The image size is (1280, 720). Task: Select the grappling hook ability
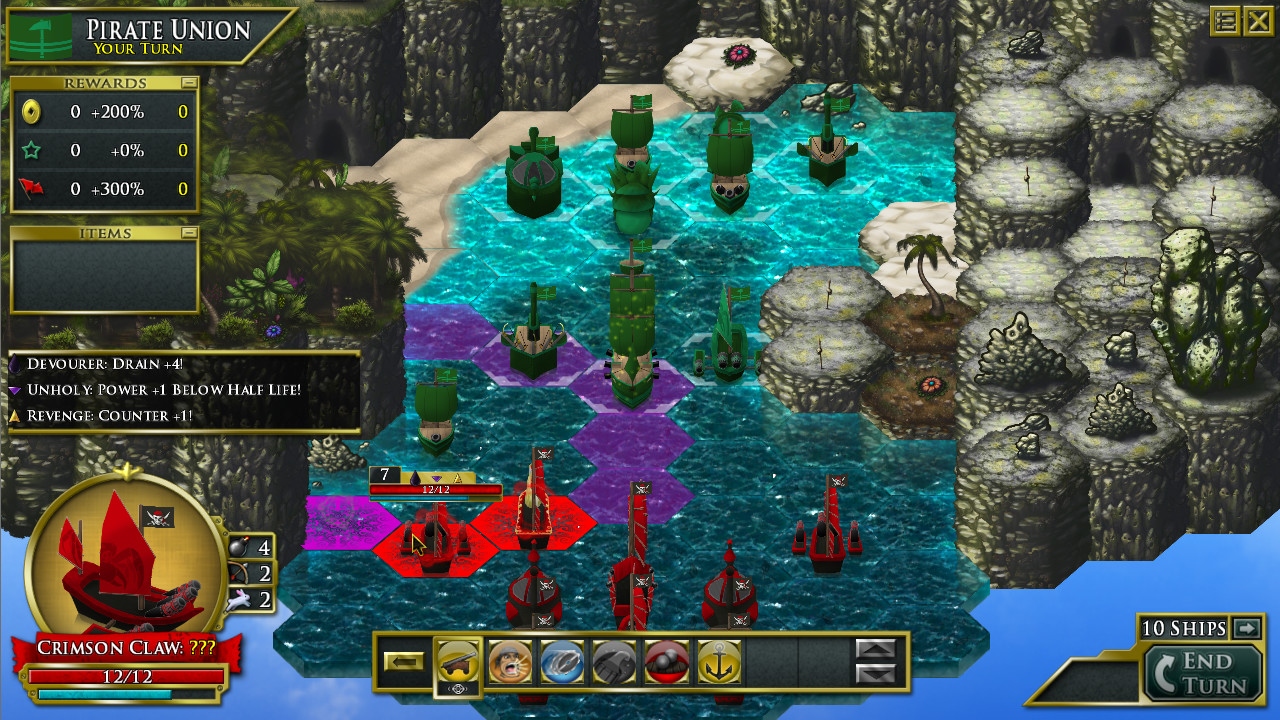click(x=614, y=662)
